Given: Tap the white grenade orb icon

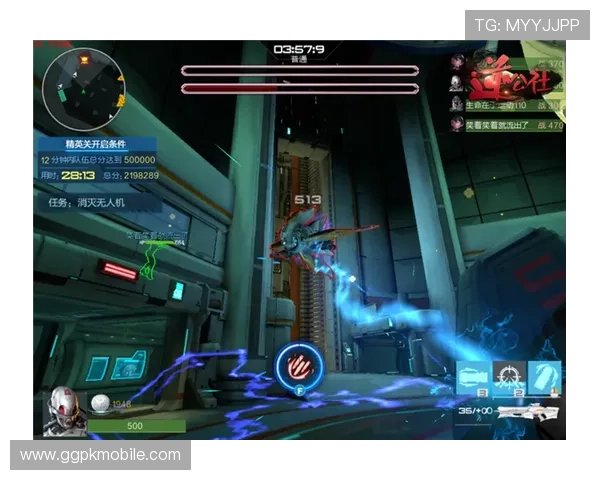Looking at the screenshot, I should pyautogui.click(x=100, y=403).
